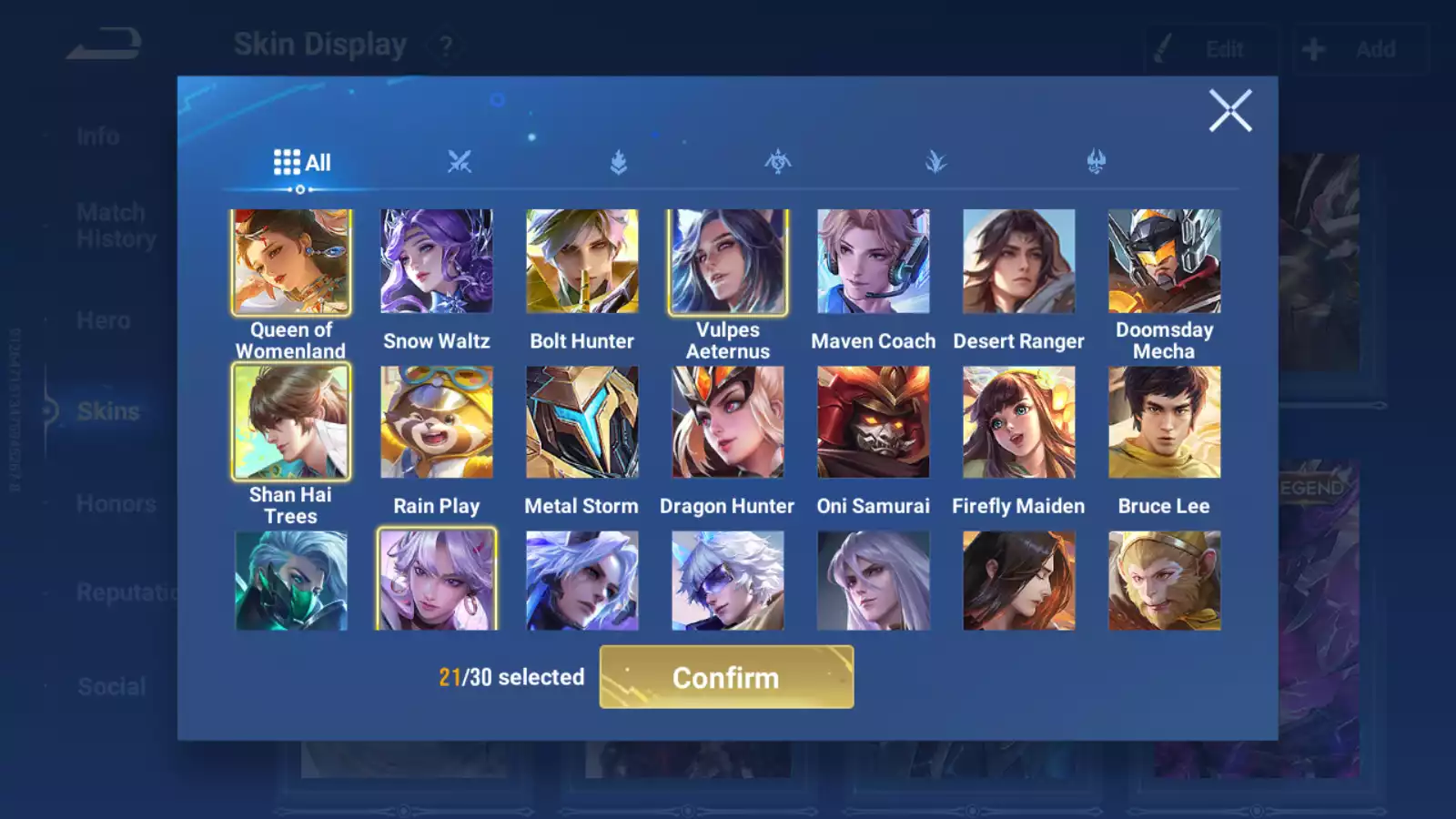The width and height of the screenshot is (1456, 819).
Task: Choose the Oni Samurai skin
Action: [874, 422]
